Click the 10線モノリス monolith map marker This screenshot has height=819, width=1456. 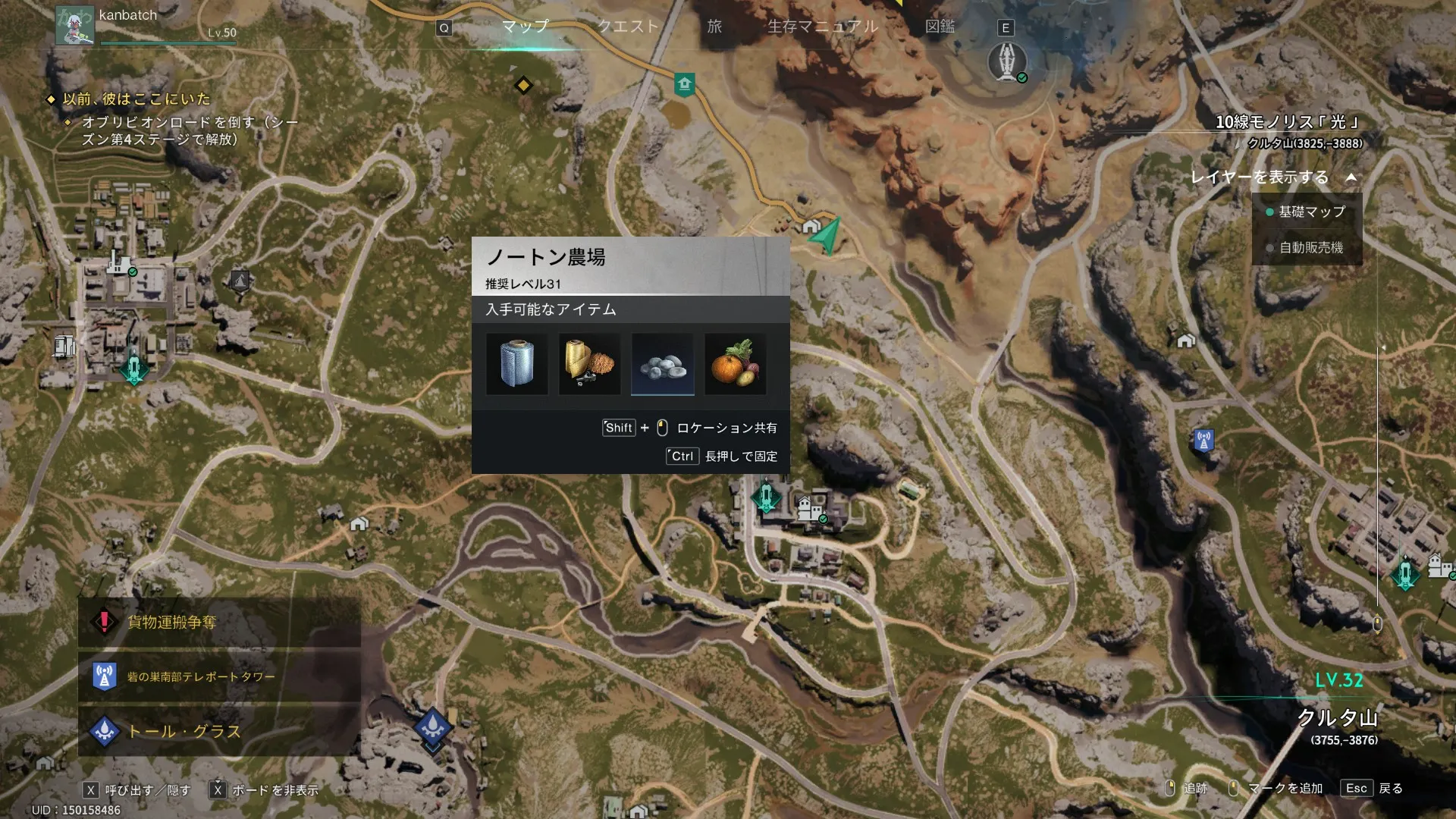pyautogui.click(x=1007, y=61)
